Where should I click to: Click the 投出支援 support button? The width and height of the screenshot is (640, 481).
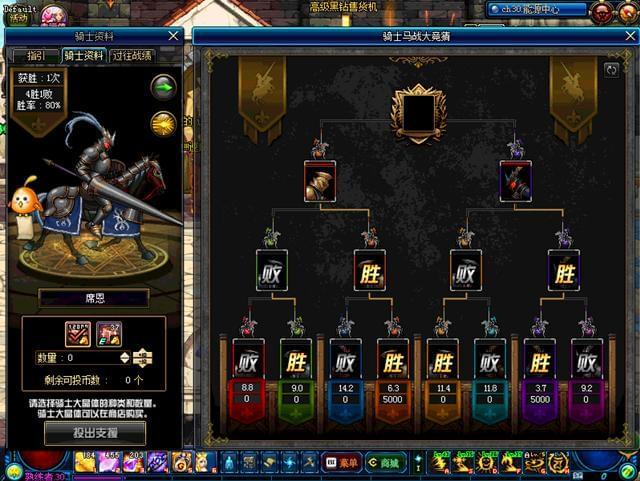tap(95, 432)
